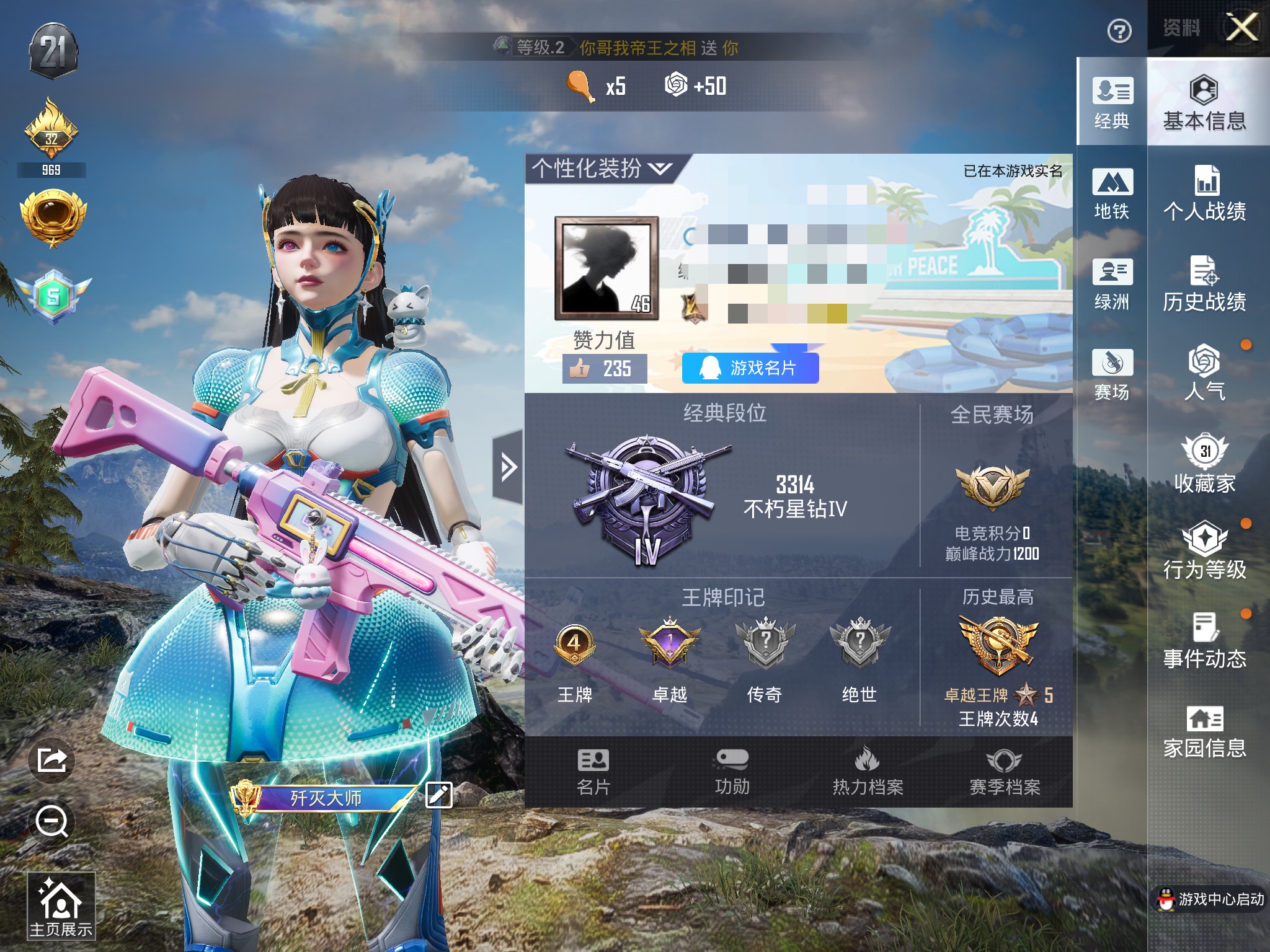Open the 收藏家 collector page
This screenshot has height=952, width=1270.
pyautogui.click(x=1204, y=464)
